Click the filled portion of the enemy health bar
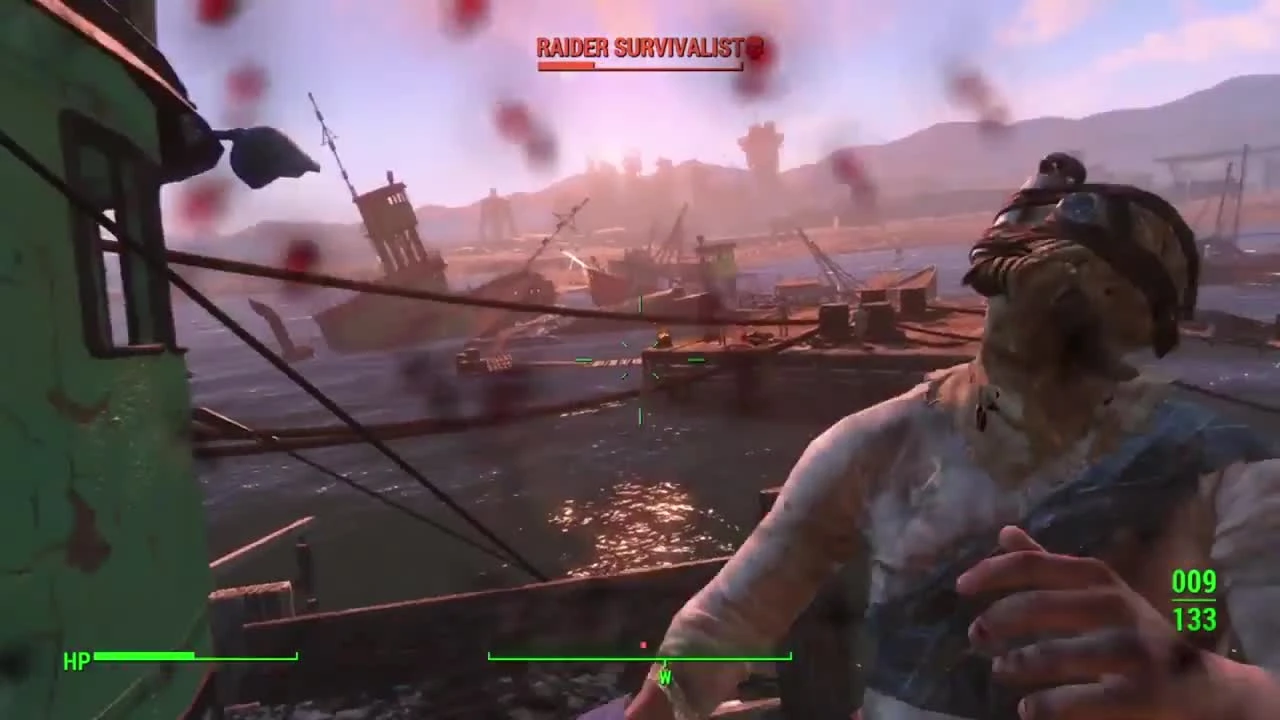Screen dimensions: 1280x720 click(565, 66)
